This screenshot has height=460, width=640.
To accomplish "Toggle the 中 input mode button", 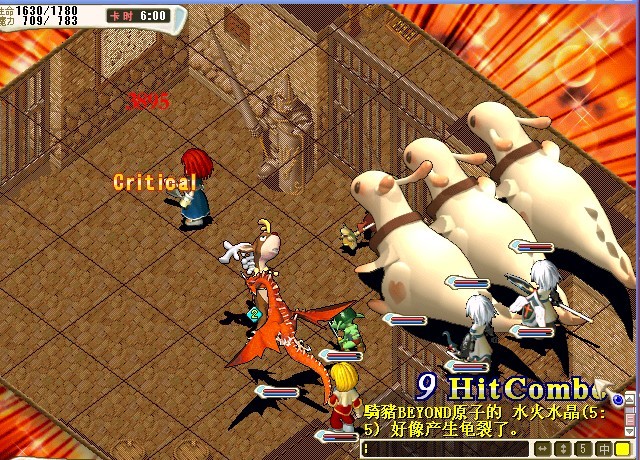I will (603, 449).
